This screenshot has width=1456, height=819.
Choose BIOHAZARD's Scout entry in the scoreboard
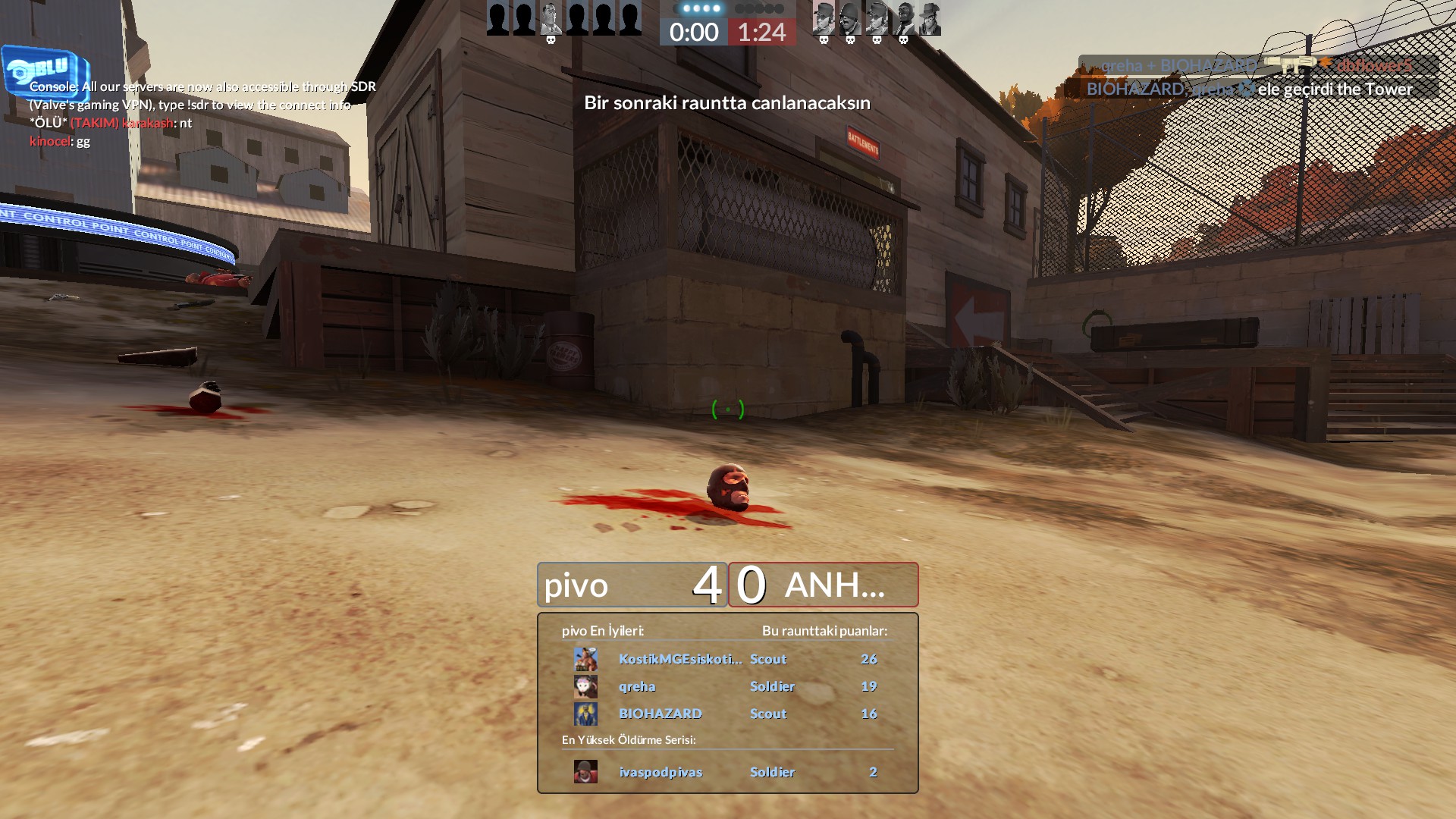pyautogui.click(x=726, y=714)
